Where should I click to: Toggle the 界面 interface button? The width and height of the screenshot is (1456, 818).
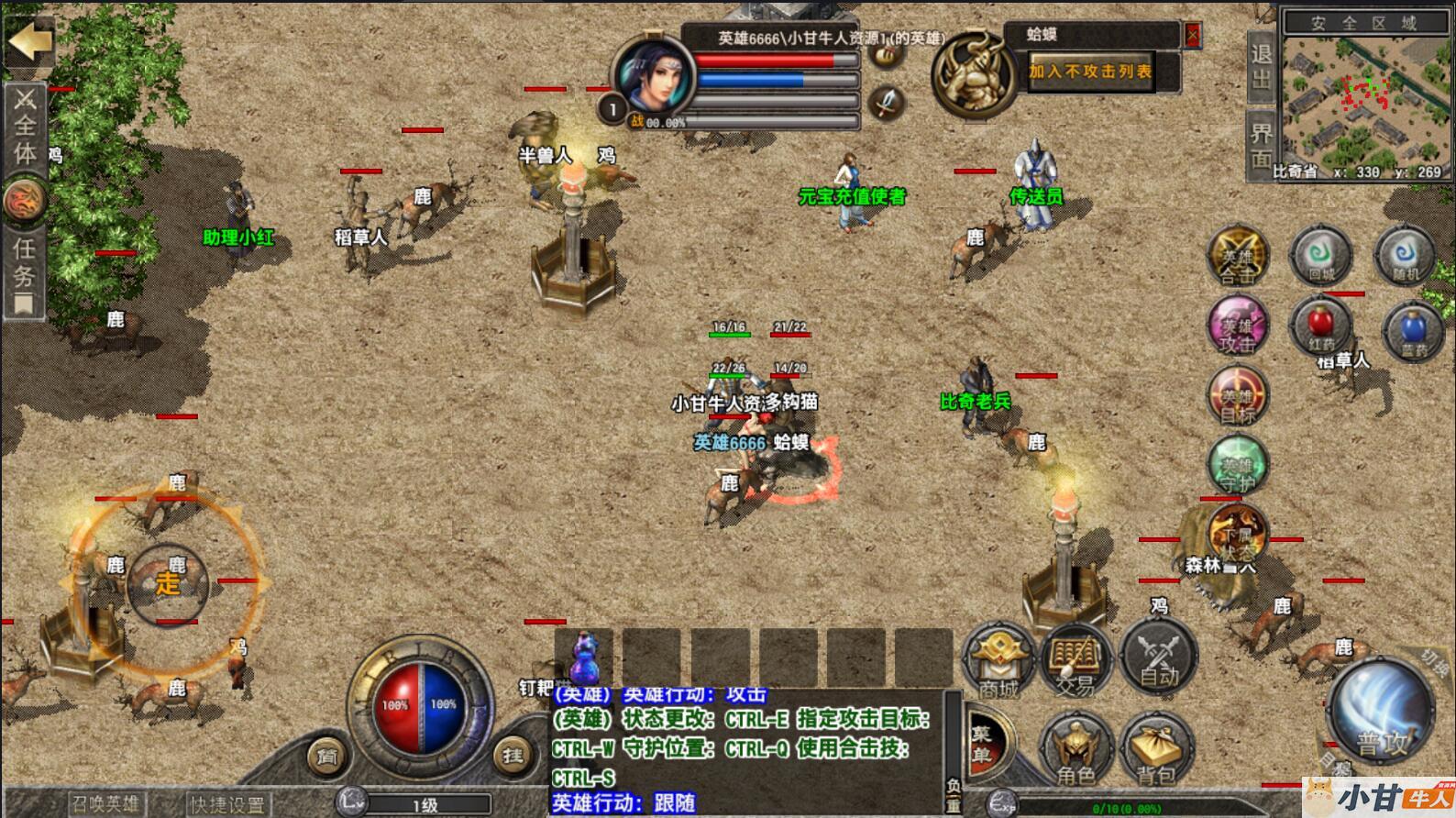pos(1261,144)
